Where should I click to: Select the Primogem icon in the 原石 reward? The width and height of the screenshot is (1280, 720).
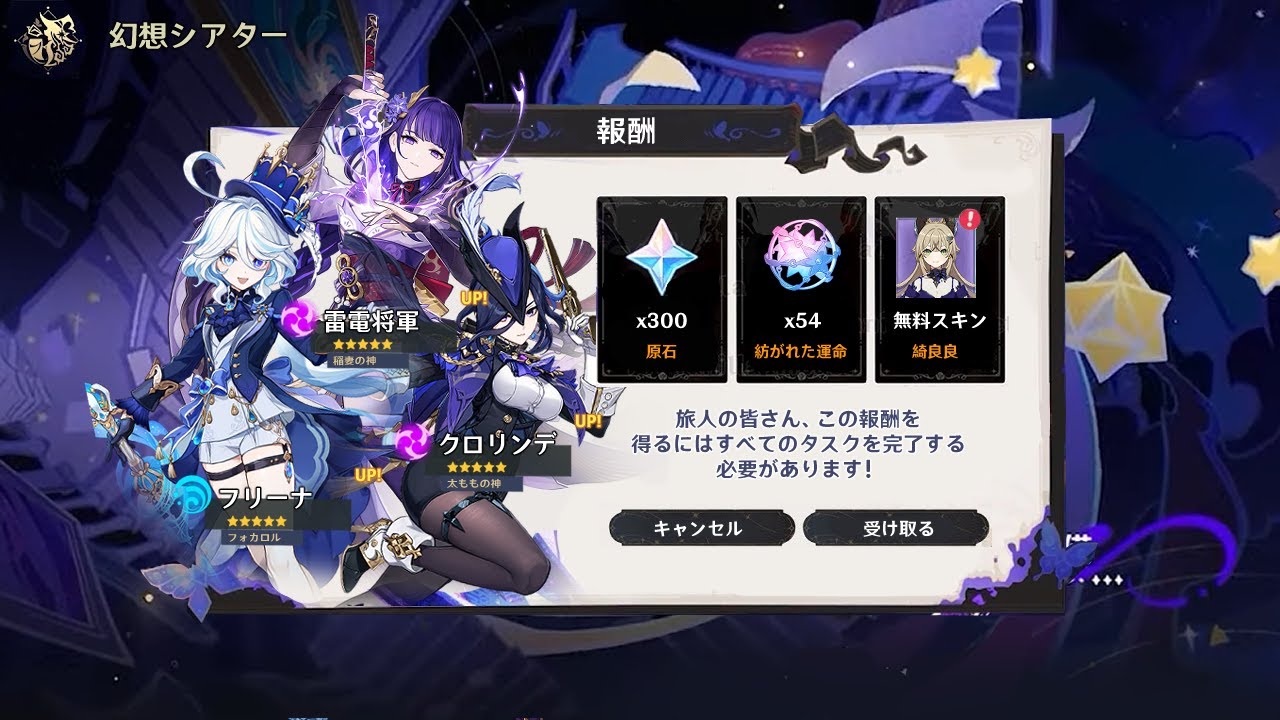tap(662, 258)
